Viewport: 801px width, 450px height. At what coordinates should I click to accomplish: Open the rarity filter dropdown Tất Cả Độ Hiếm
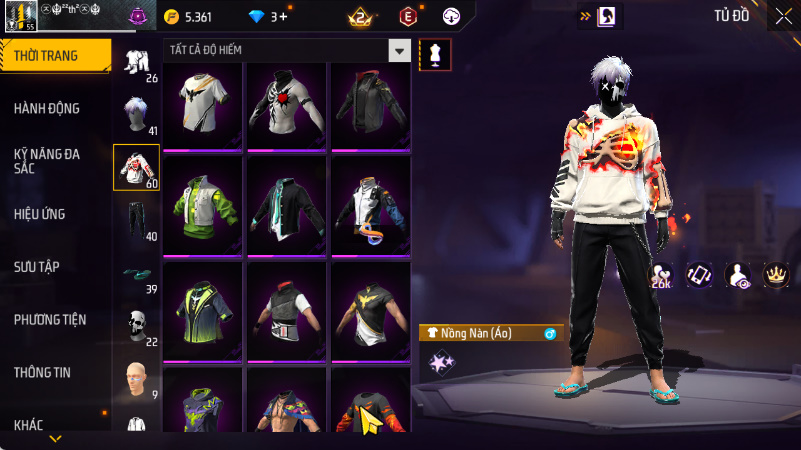(x=286, y=50)
